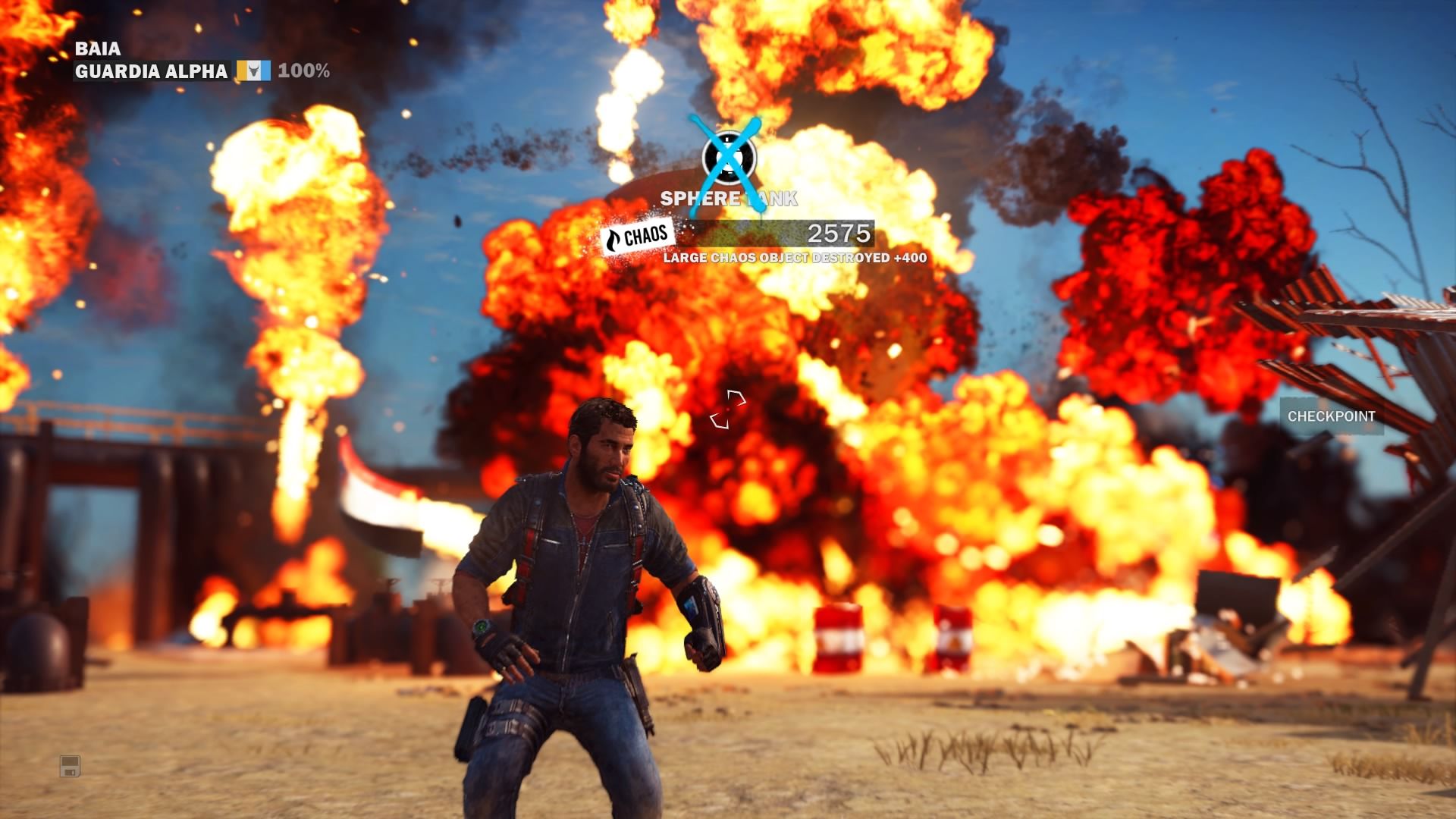
Task: Click the floppy disk autosave icon
Action: (70, 766)
